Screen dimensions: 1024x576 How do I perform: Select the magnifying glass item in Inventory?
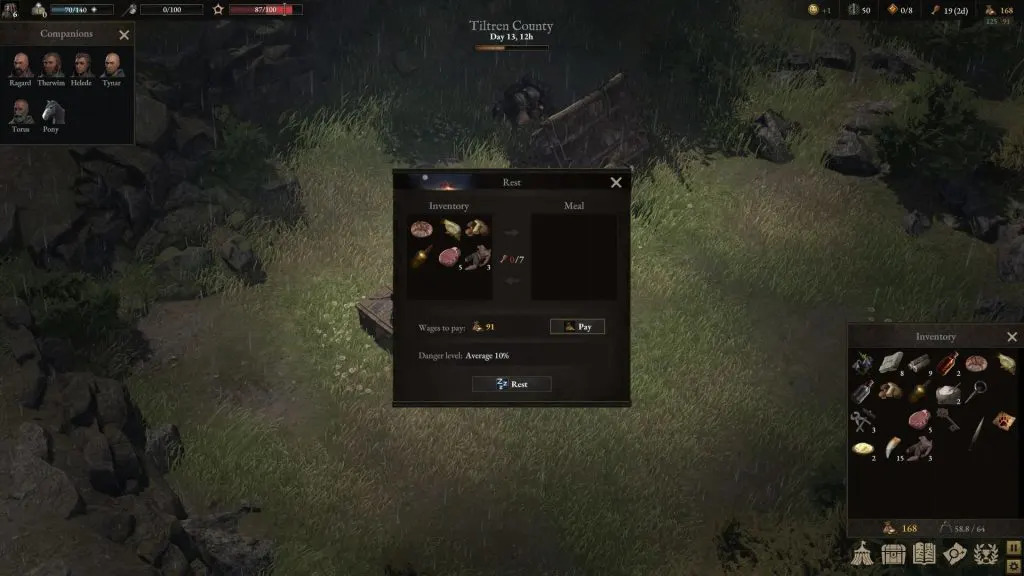tap(976, 391)
